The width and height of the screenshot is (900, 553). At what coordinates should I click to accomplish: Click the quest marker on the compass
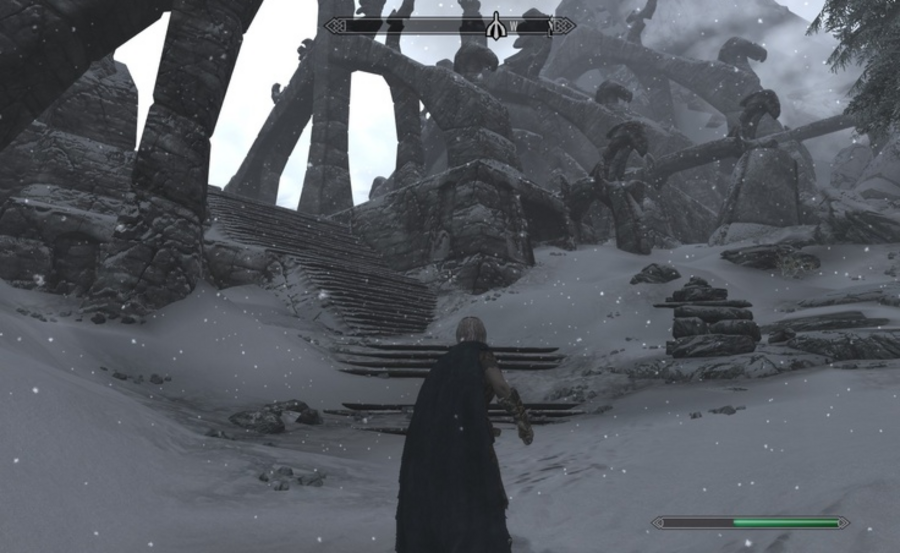[x=494, y=27]
